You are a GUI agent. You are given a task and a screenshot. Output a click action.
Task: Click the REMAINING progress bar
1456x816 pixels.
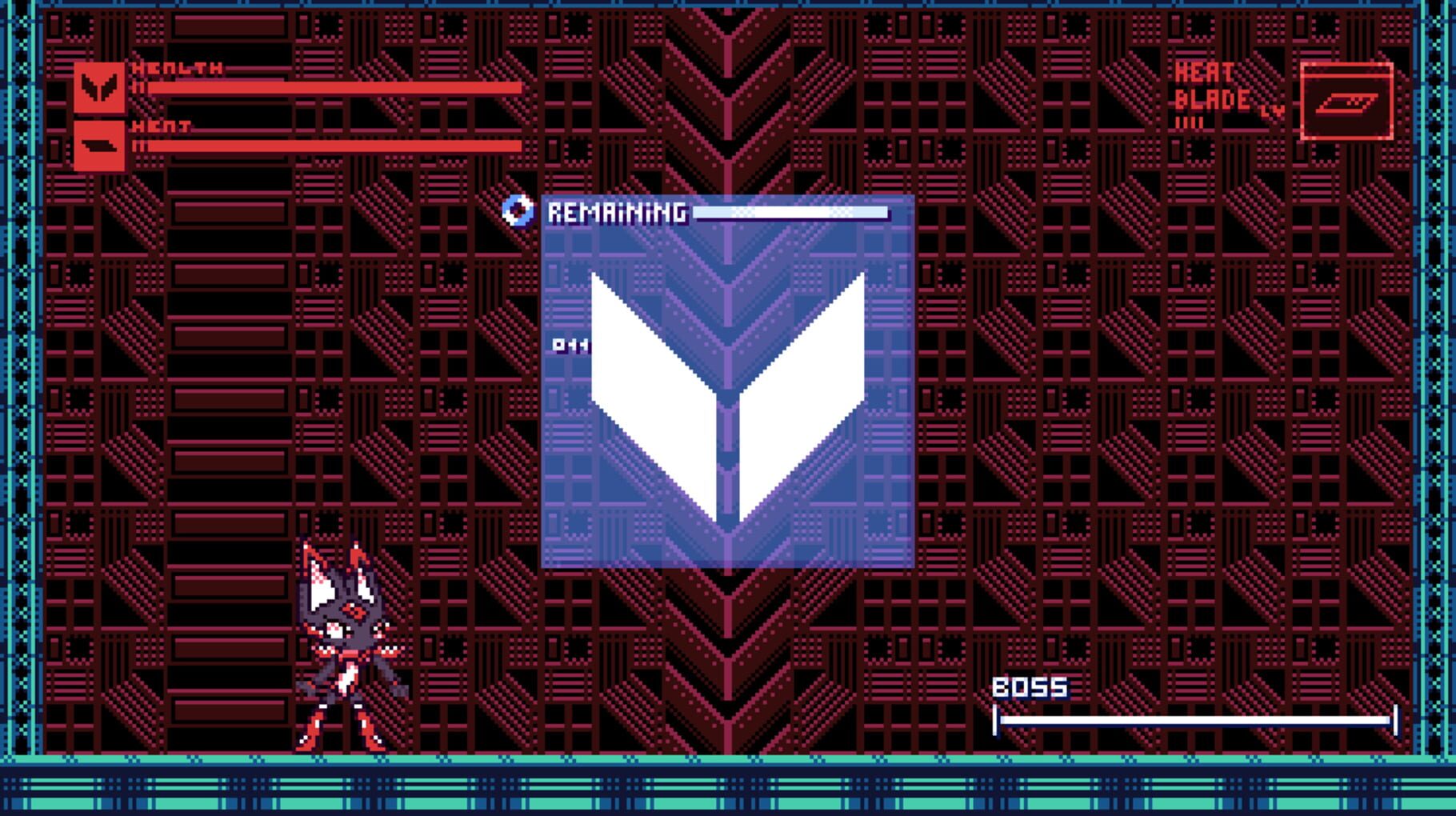tap(792, 213)
